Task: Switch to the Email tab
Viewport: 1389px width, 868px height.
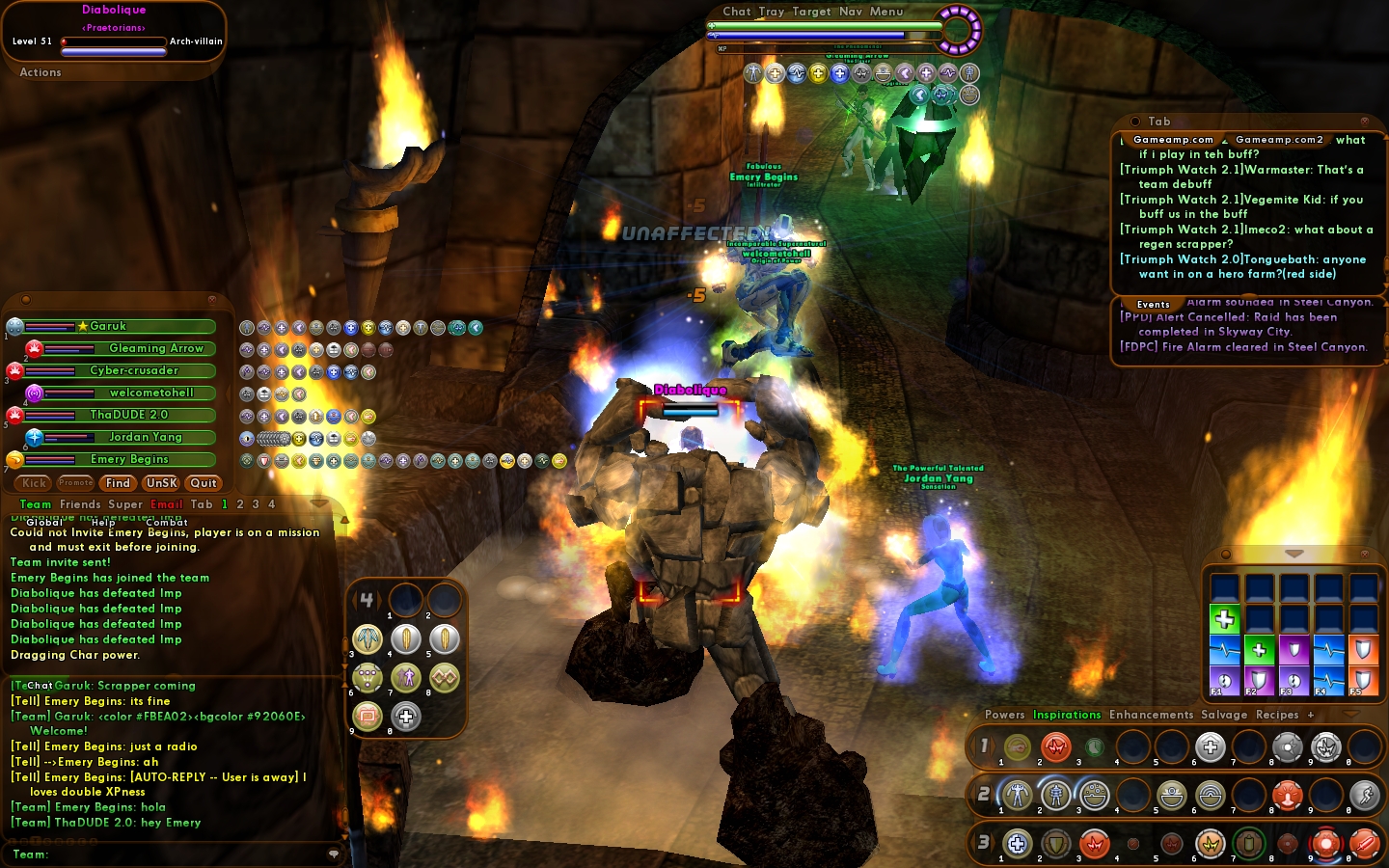Action: (167, 504)
